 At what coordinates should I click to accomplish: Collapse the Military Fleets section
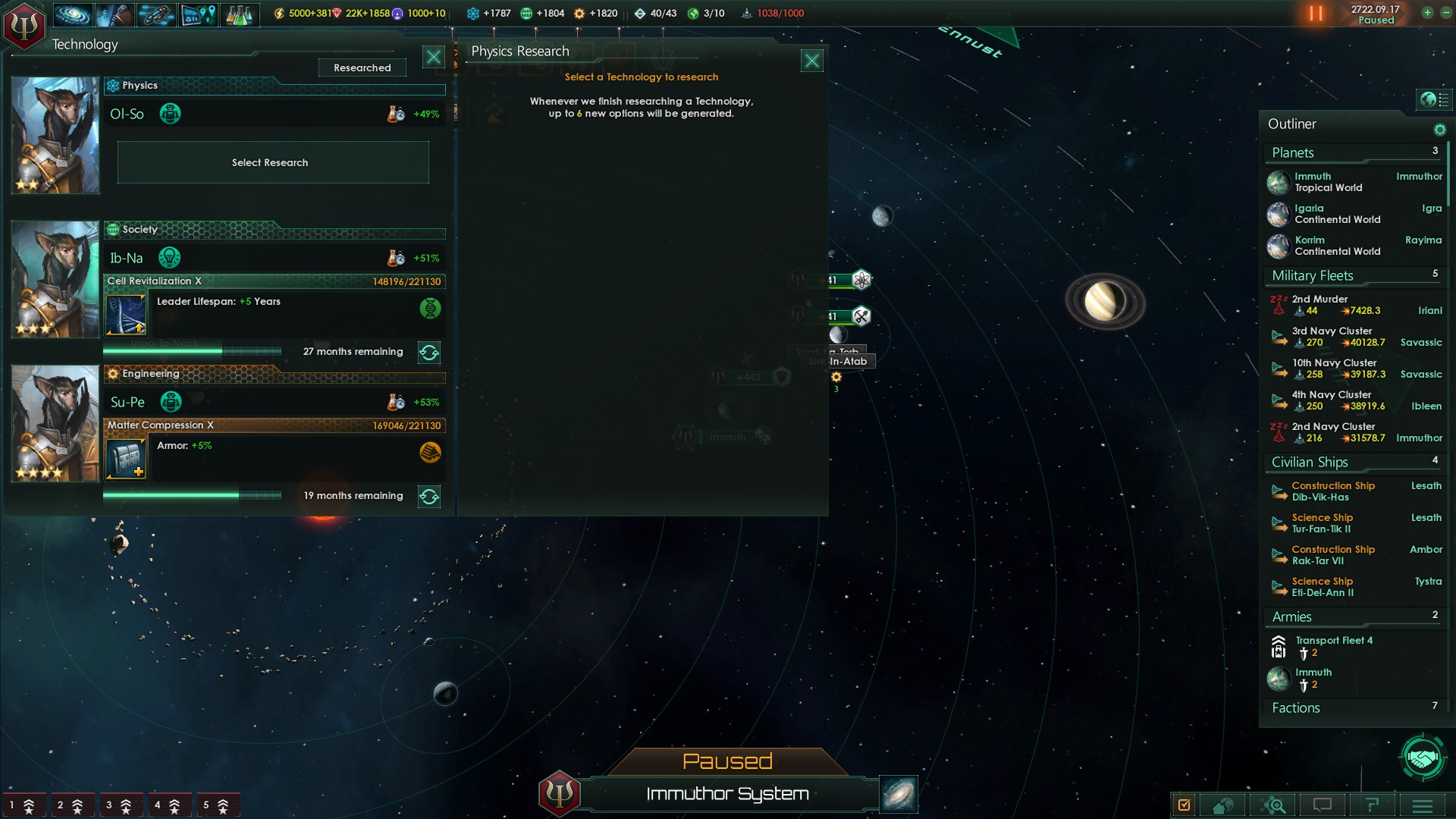click(x=1313, y=276)
